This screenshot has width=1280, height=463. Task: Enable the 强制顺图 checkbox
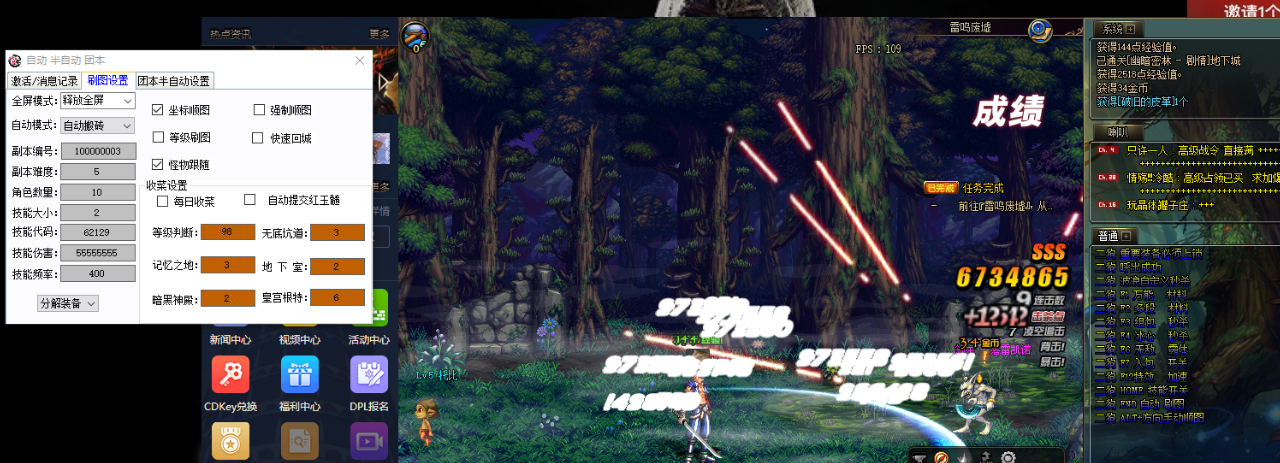coord(260,110)
